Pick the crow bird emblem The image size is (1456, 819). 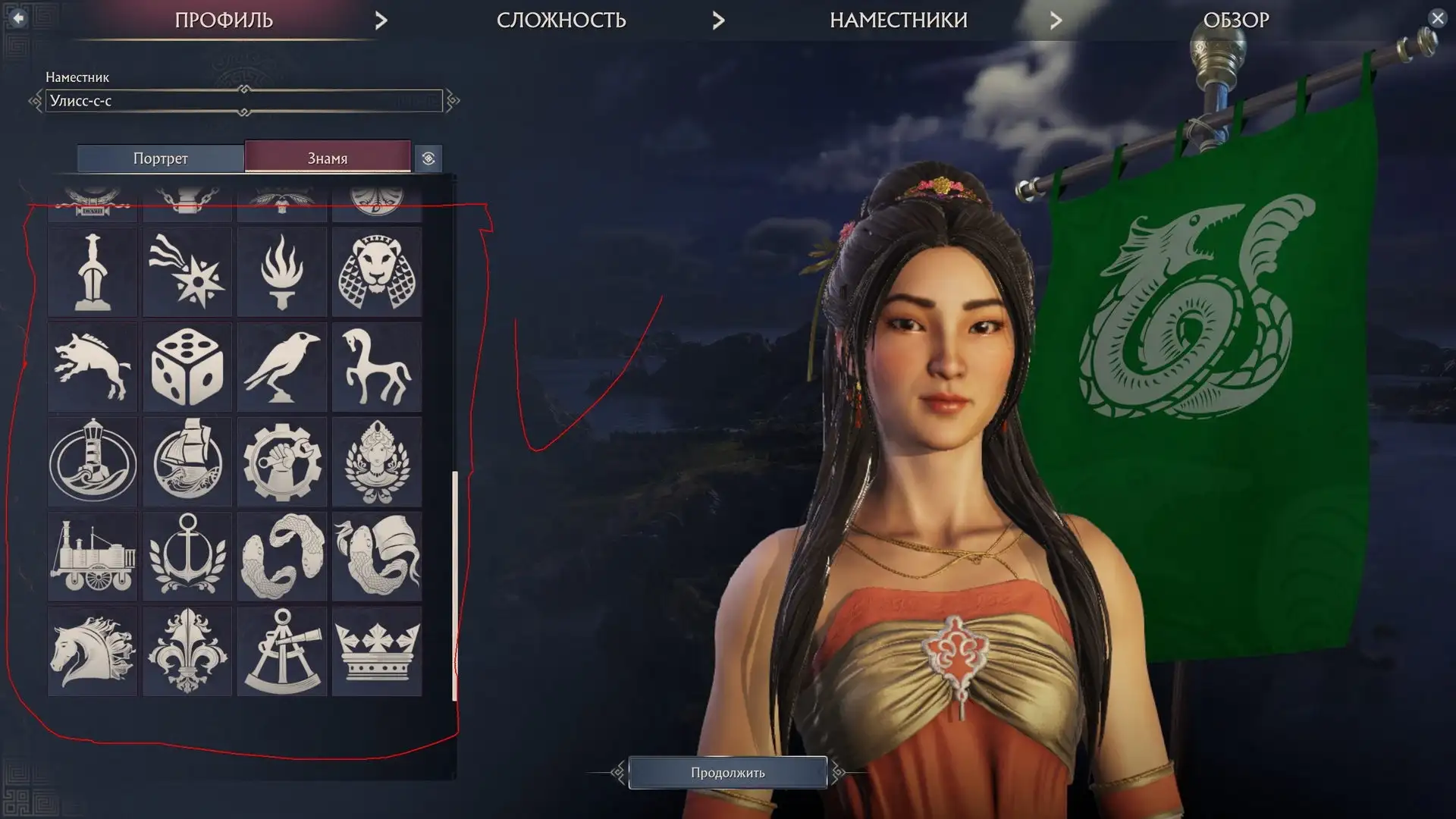pos(281,367)
